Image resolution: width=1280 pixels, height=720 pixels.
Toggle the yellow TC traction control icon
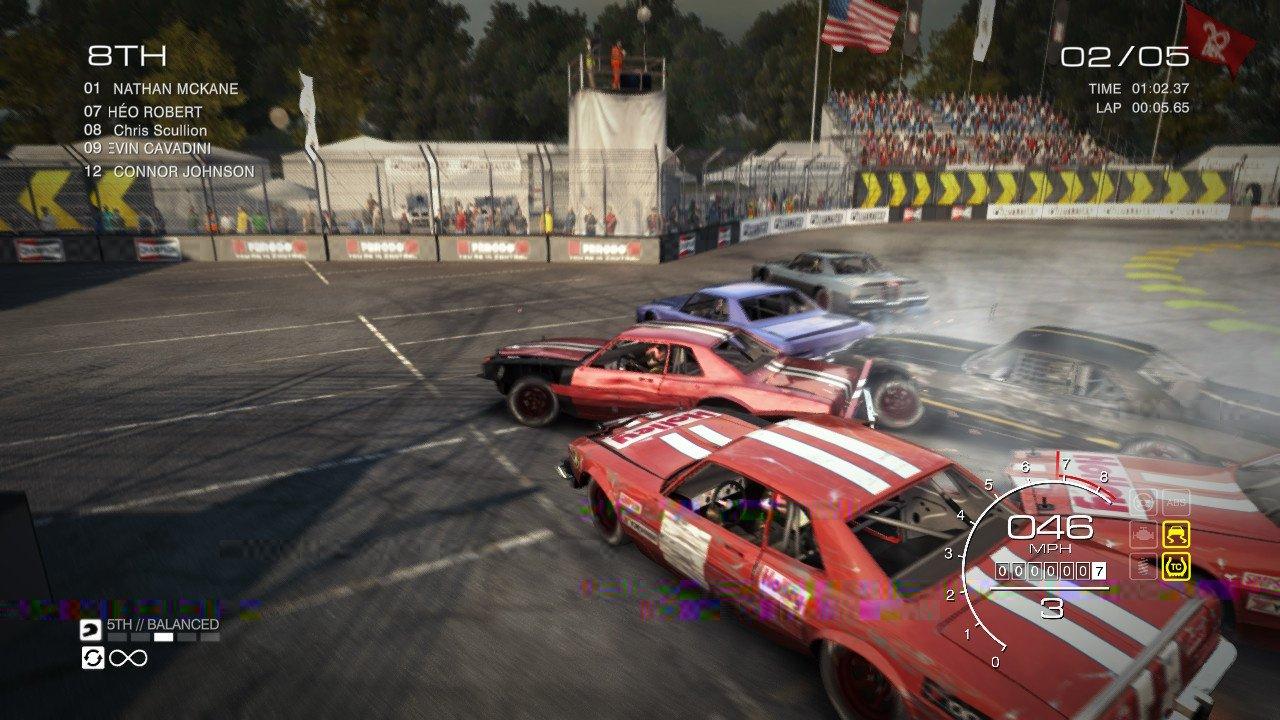[x=1175, y=567]
